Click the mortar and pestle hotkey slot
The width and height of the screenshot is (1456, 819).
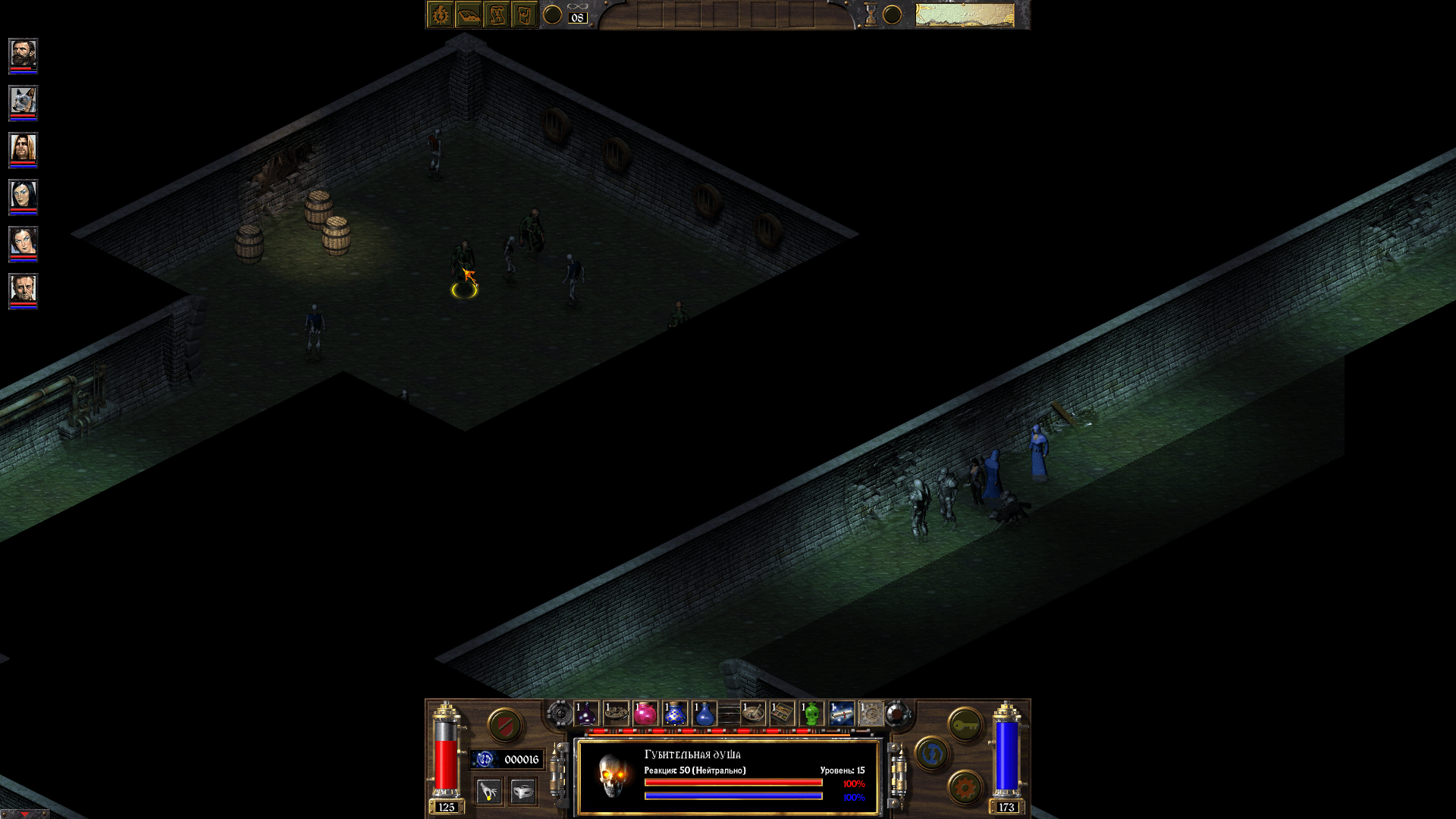tap(753, 714)
